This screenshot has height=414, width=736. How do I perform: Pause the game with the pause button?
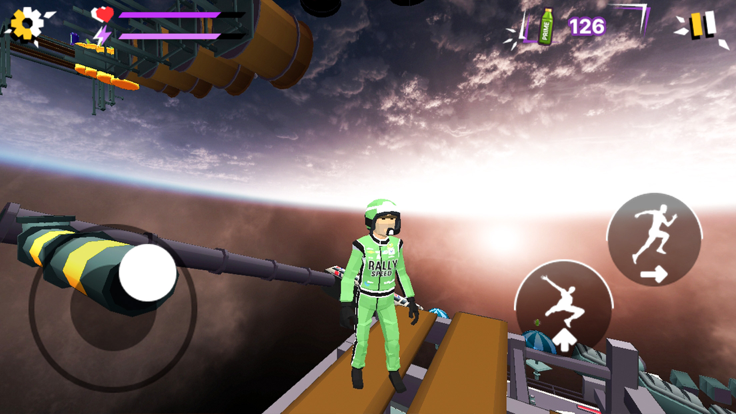[702, 25]
